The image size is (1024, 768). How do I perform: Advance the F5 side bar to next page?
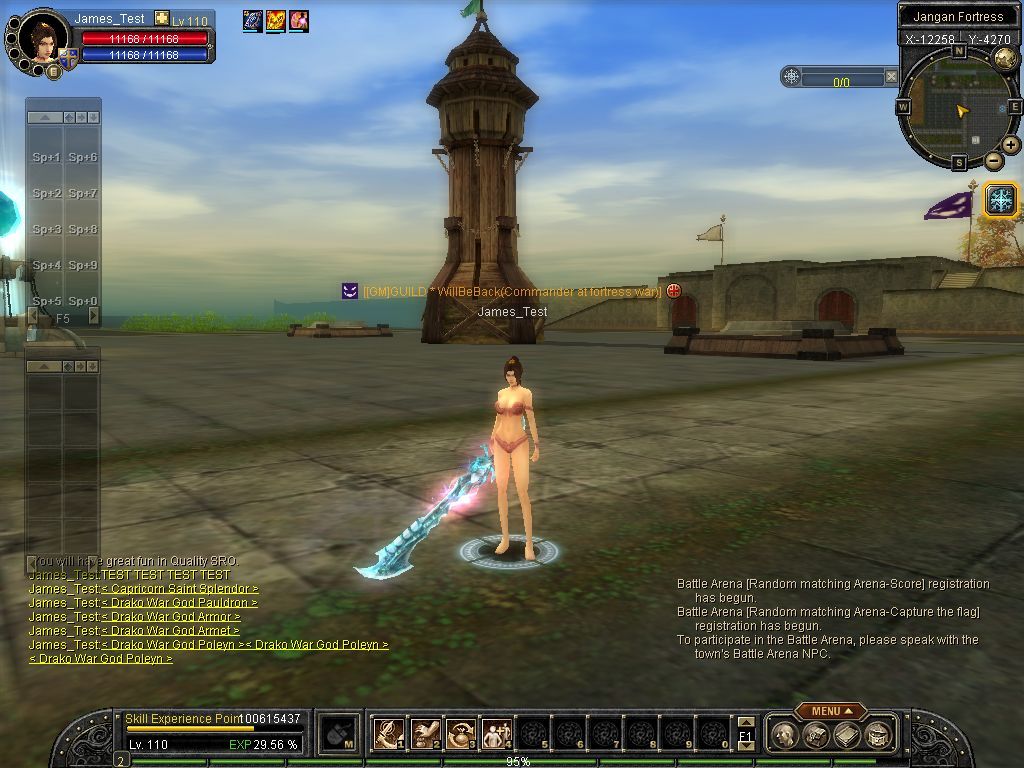click(x=94, y=316)
